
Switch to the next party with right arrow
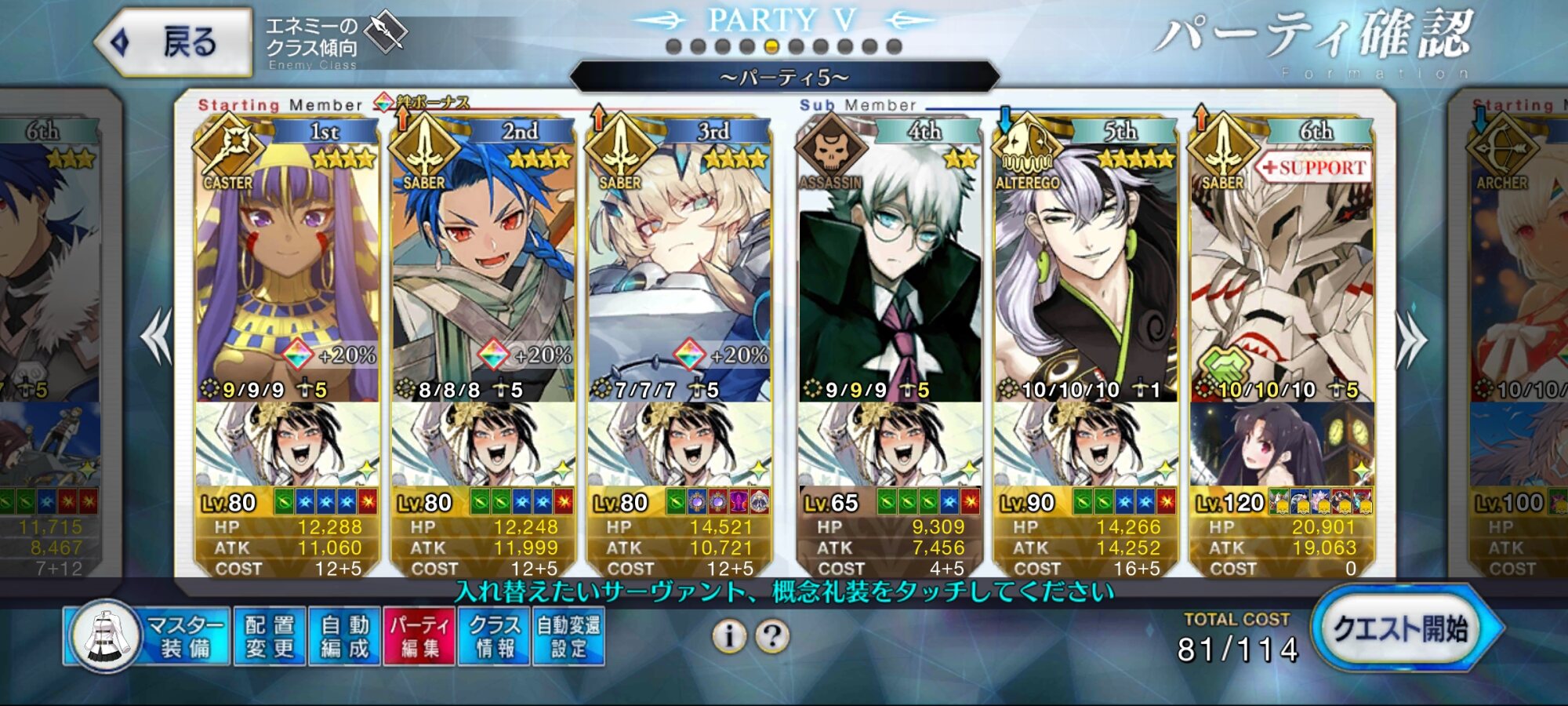pos(1411,339)
